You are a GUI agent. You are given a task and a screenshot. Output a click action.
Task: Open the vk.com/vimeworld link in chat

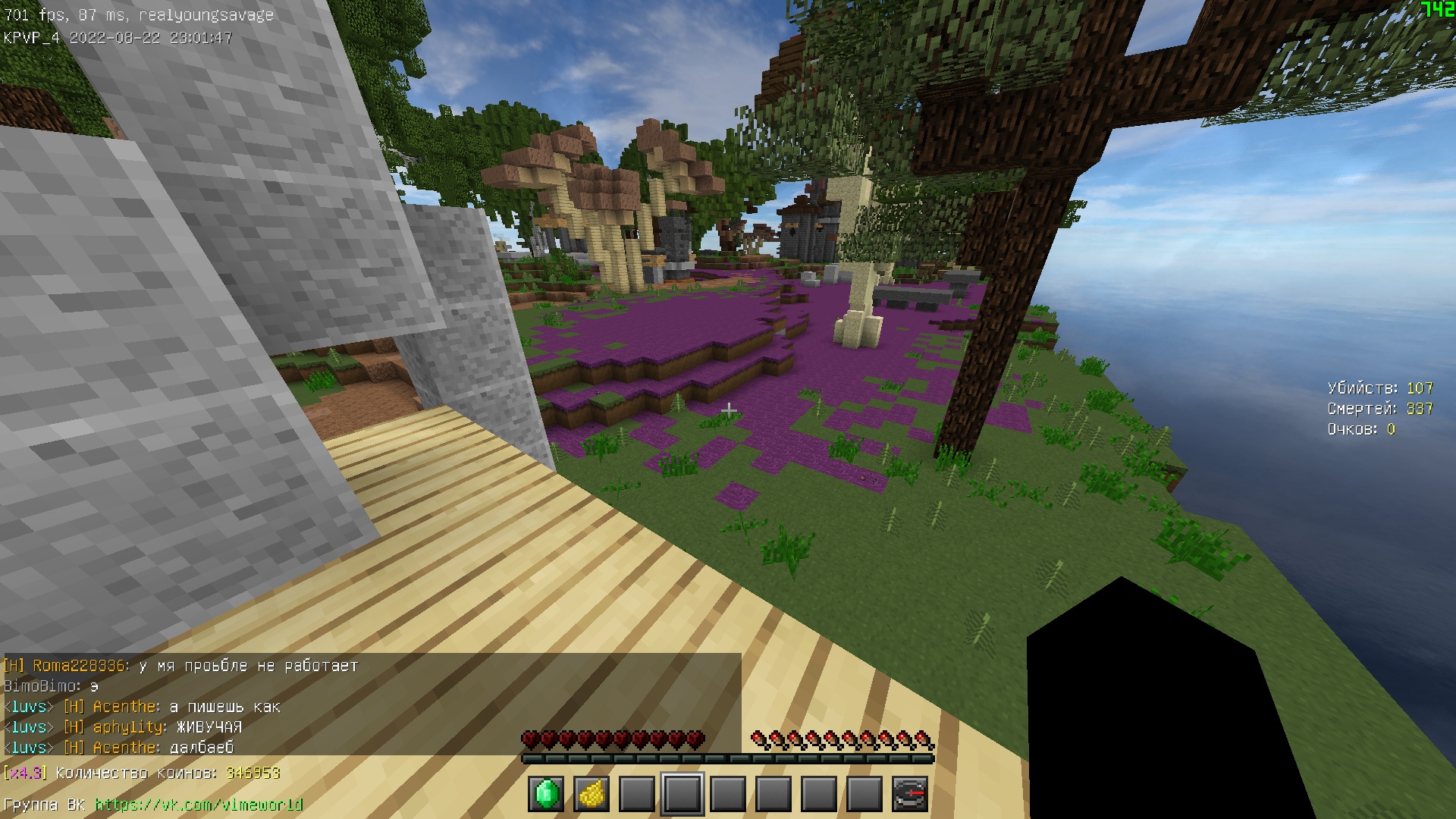199,805
